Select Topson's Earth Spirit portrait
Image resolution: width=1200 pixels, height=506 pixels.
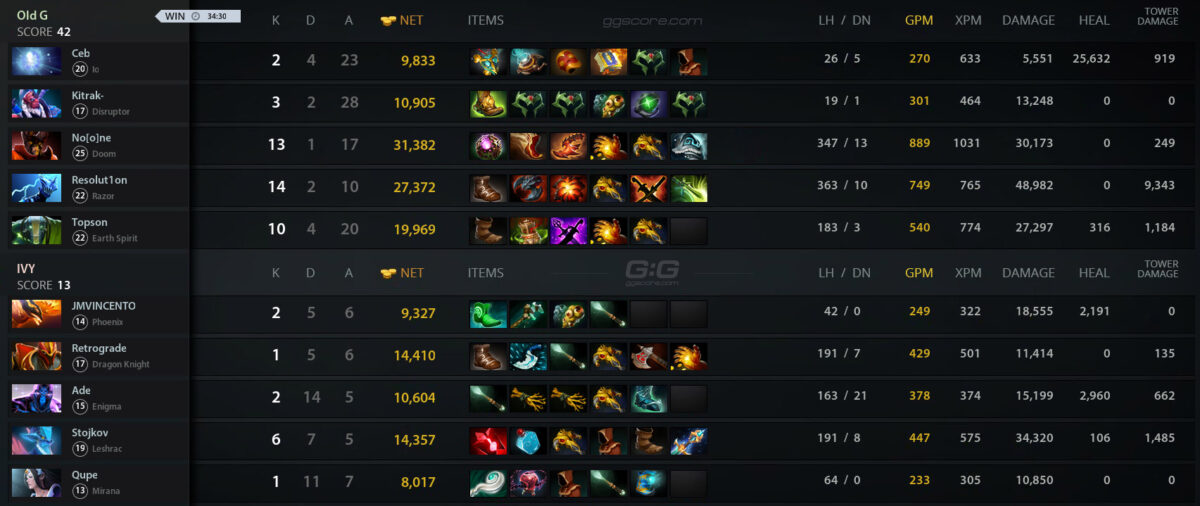tap(36, 230)
